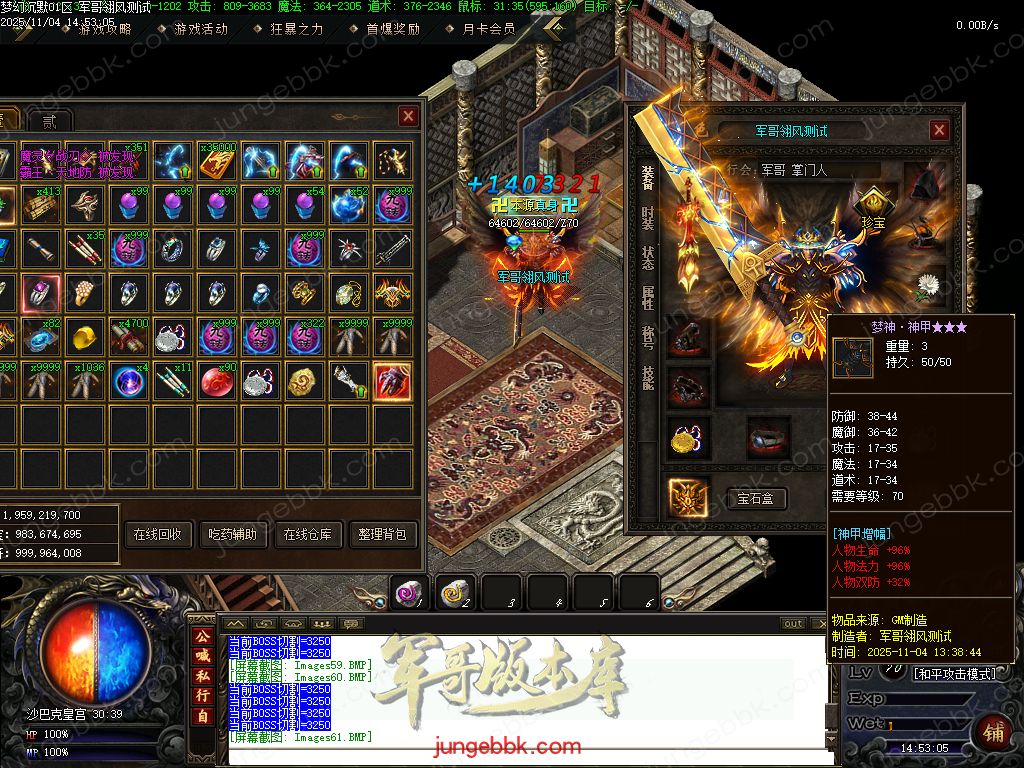
Task: Select the x35000 golden book item
Action: 216,159
